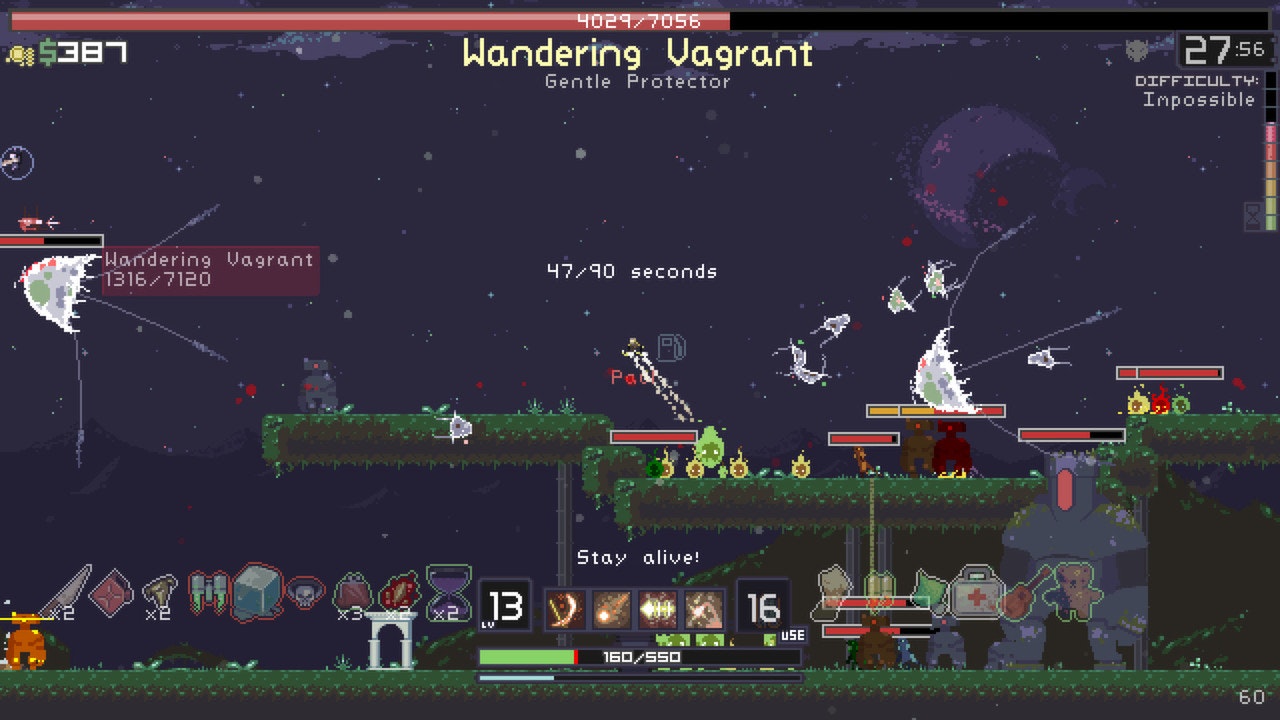The height and width of the screenshot is (720, 1280).
Task: Click the frozen cube item icon
Action: point(258,592)
